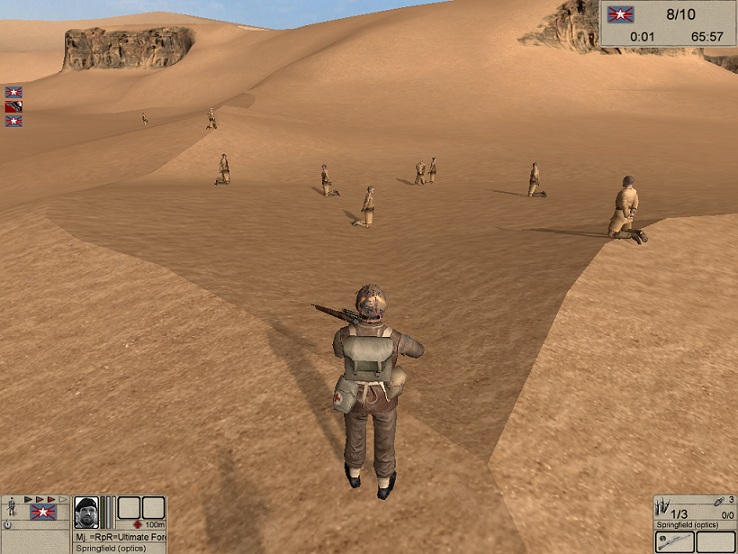738x554 pixels.
Task: Click the red cross medic distance marker
Action: pos(137,524)
